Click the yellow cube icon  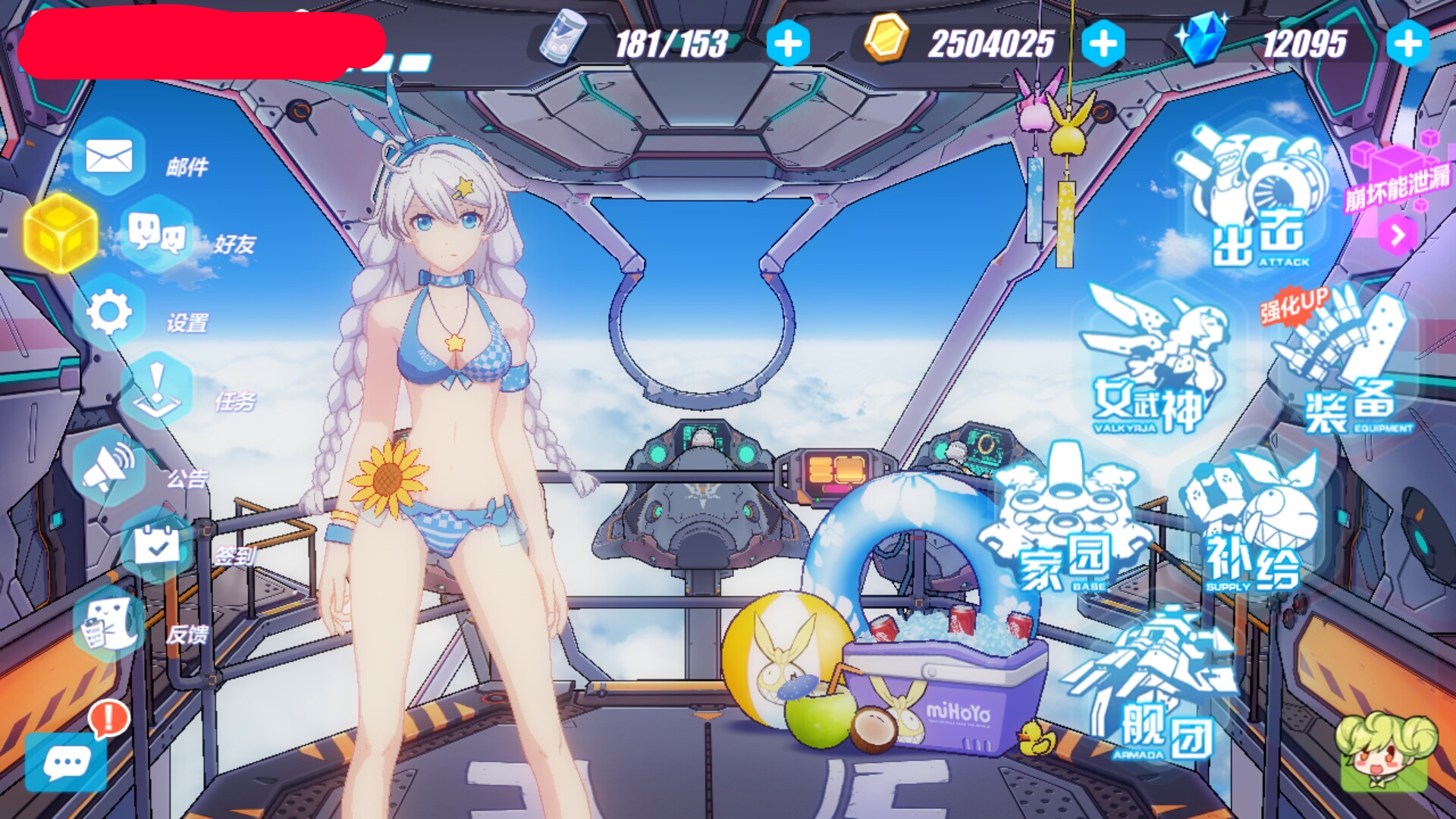pos(61,233)
